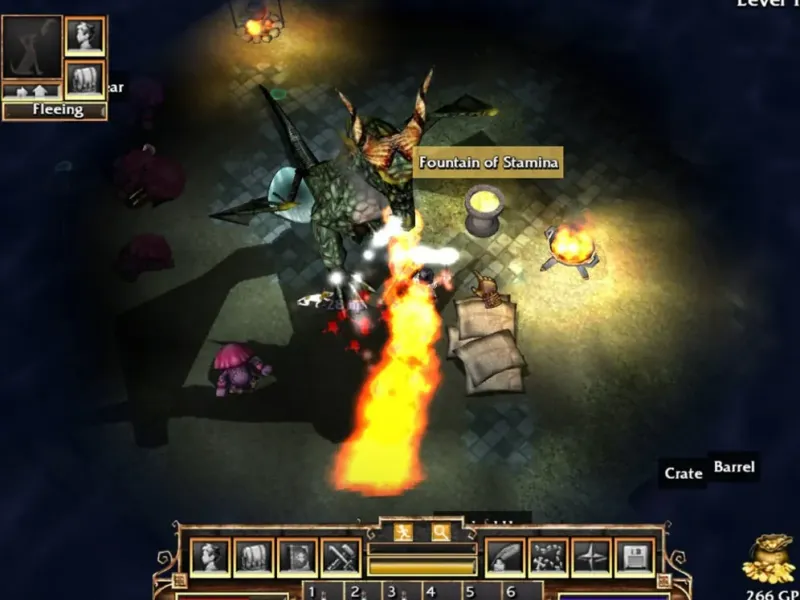Select the pet cat portrait

(31, 47)
